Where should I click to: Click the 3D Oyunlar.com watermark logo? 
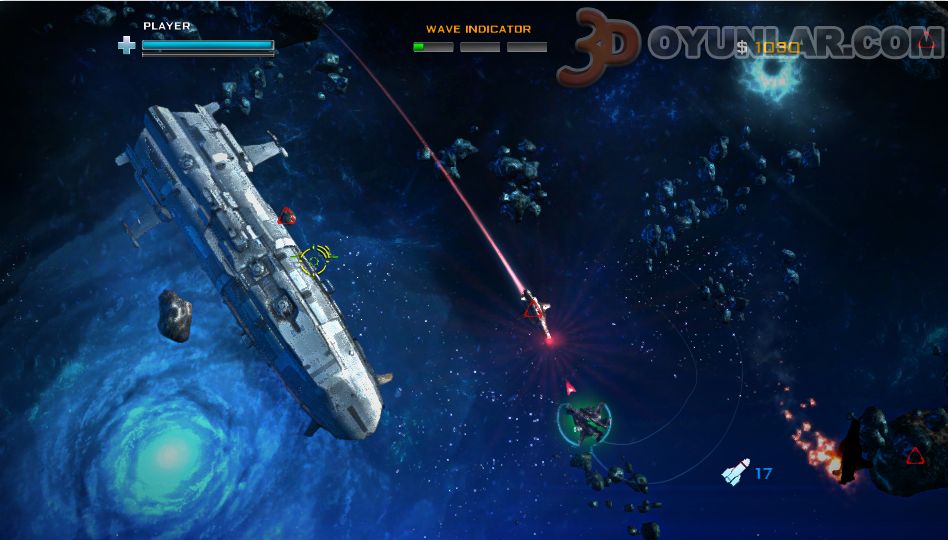[750, 45]
